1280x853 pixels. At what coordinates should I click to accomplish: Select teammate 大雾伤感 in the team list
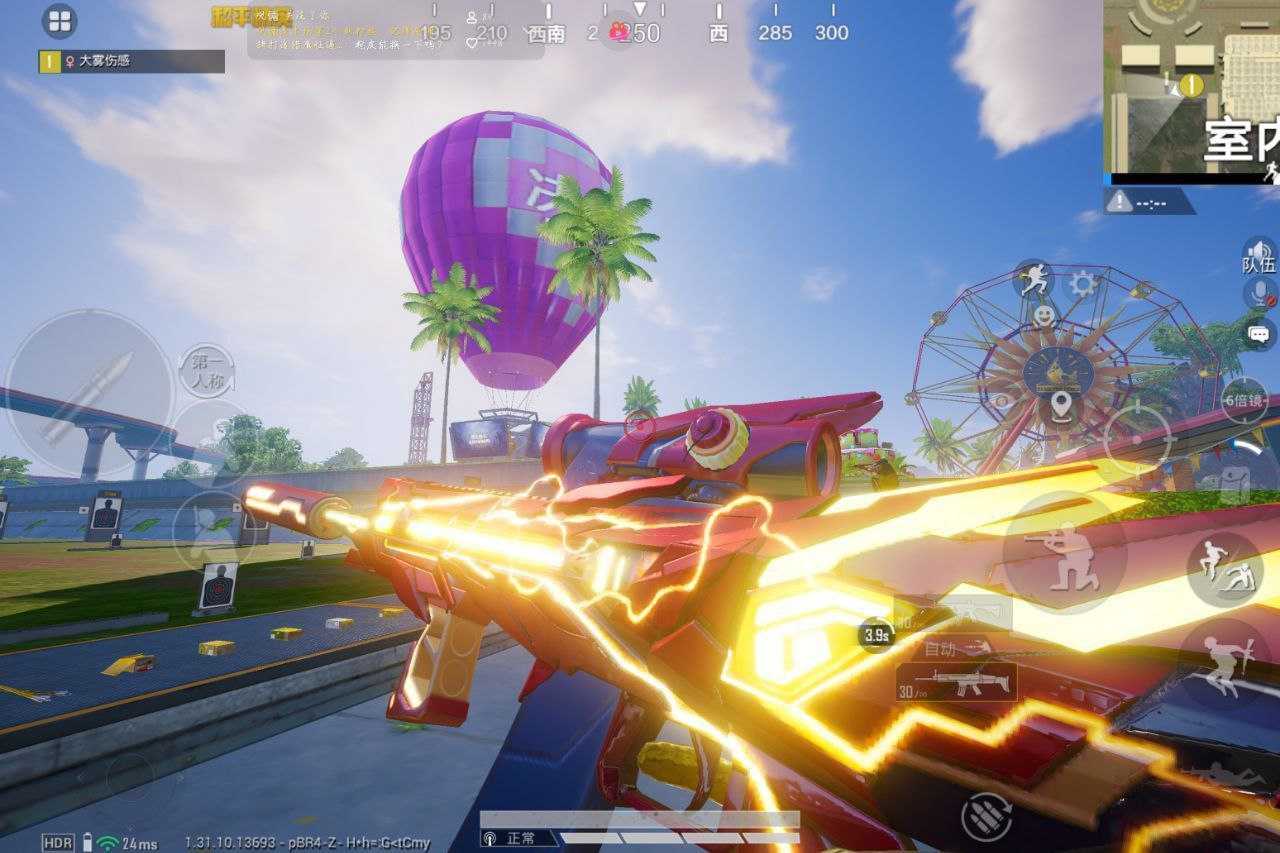click(131, 61)
